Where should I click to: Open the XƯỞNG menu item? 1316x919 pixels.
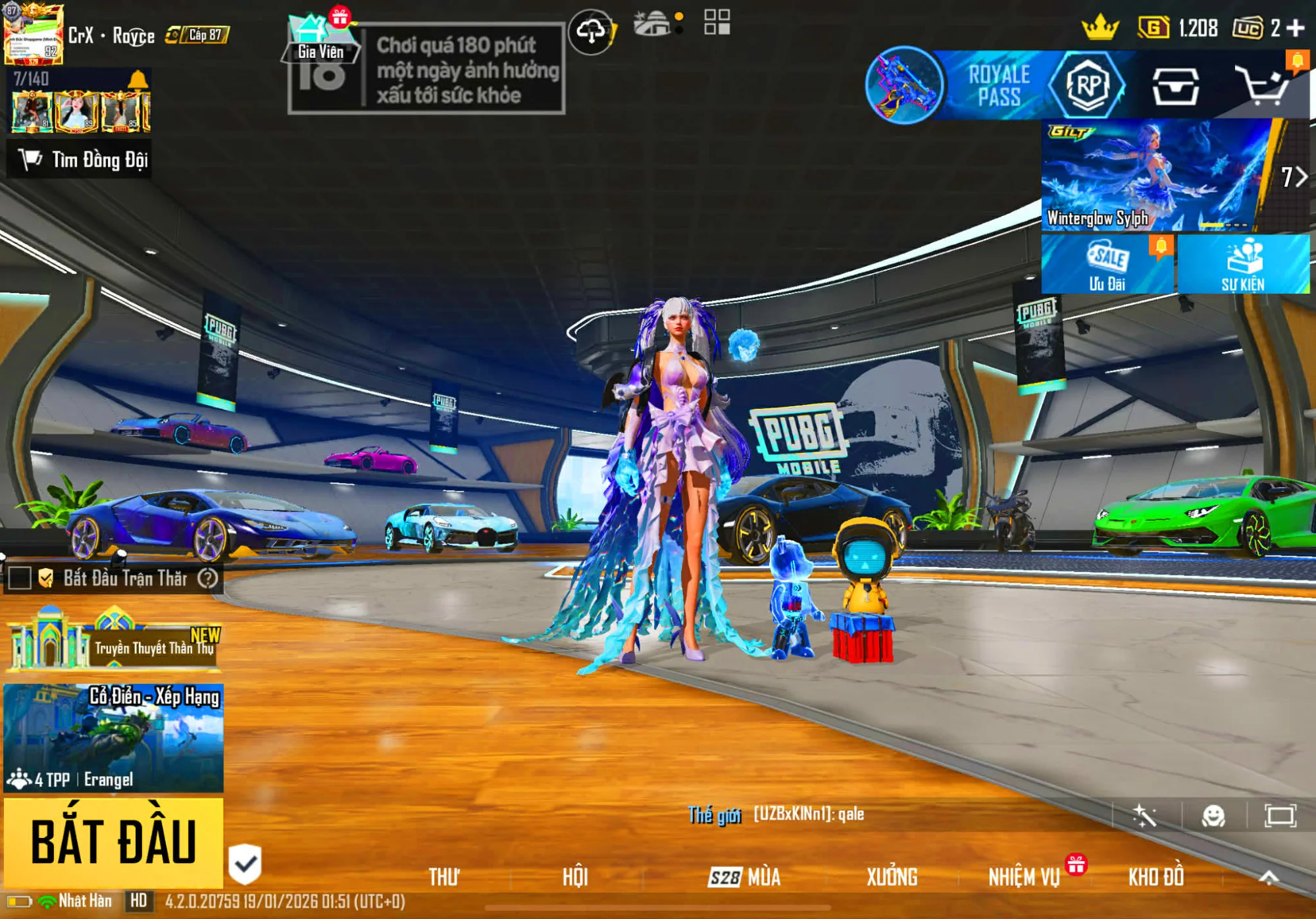pos(892,877)
